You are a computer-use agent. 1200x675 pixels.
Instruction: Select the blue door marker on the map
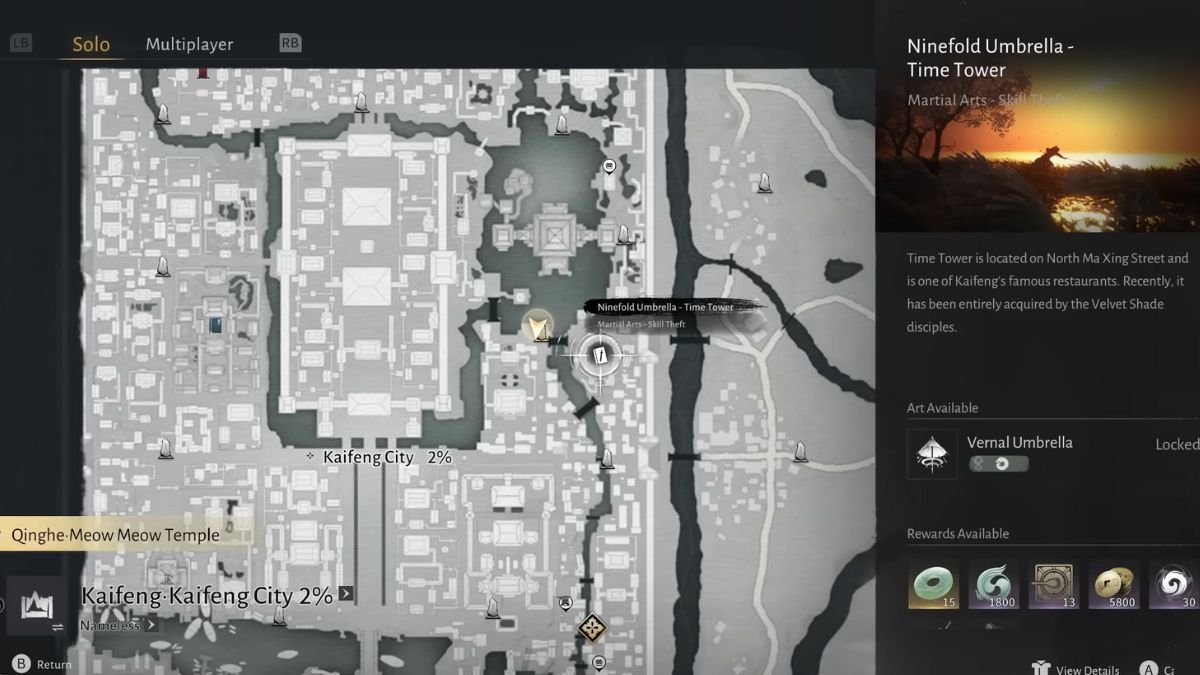coord(216,324)
